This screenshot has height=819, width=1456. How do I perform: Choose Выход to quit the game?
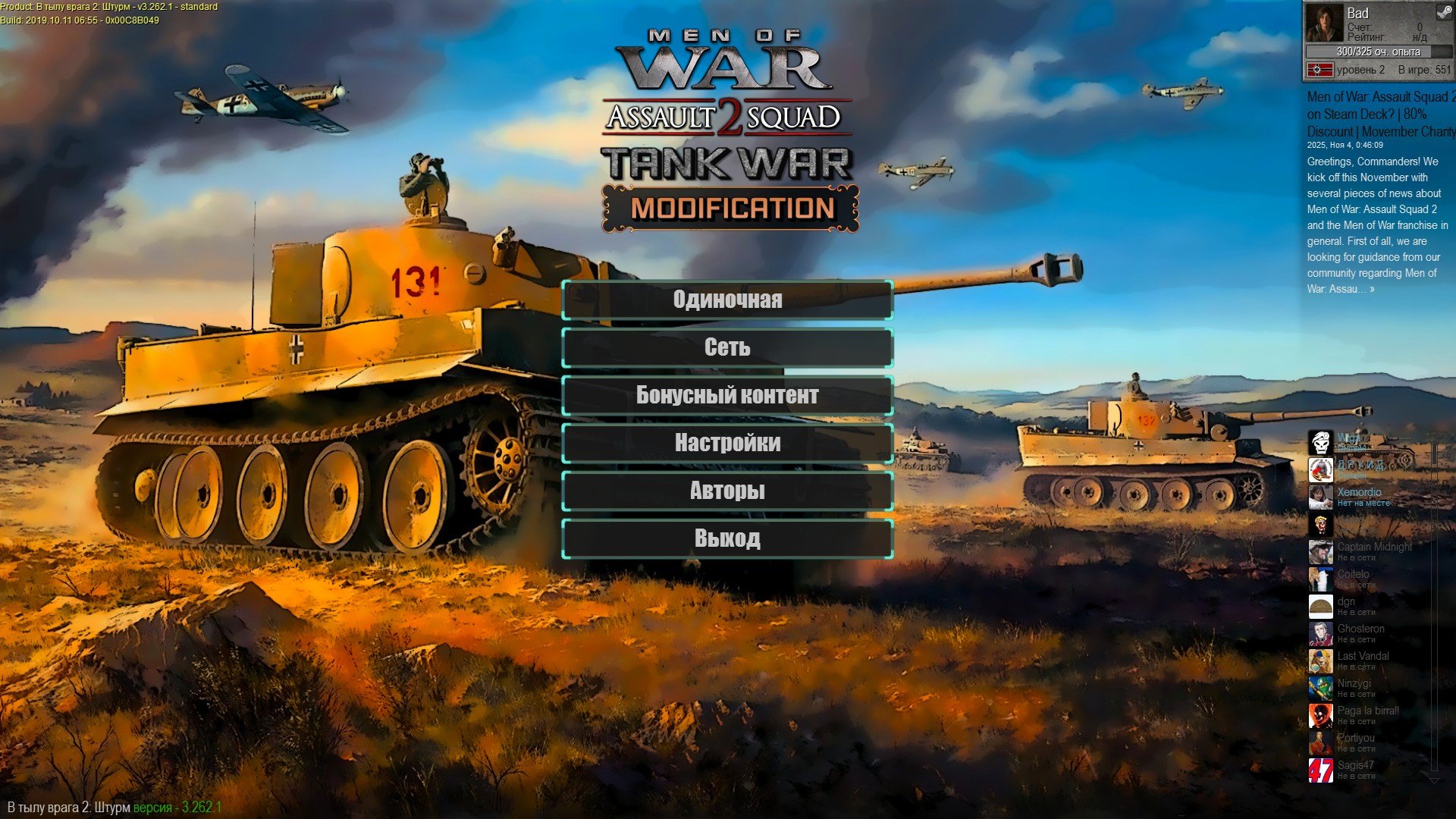tap(727, 539)
